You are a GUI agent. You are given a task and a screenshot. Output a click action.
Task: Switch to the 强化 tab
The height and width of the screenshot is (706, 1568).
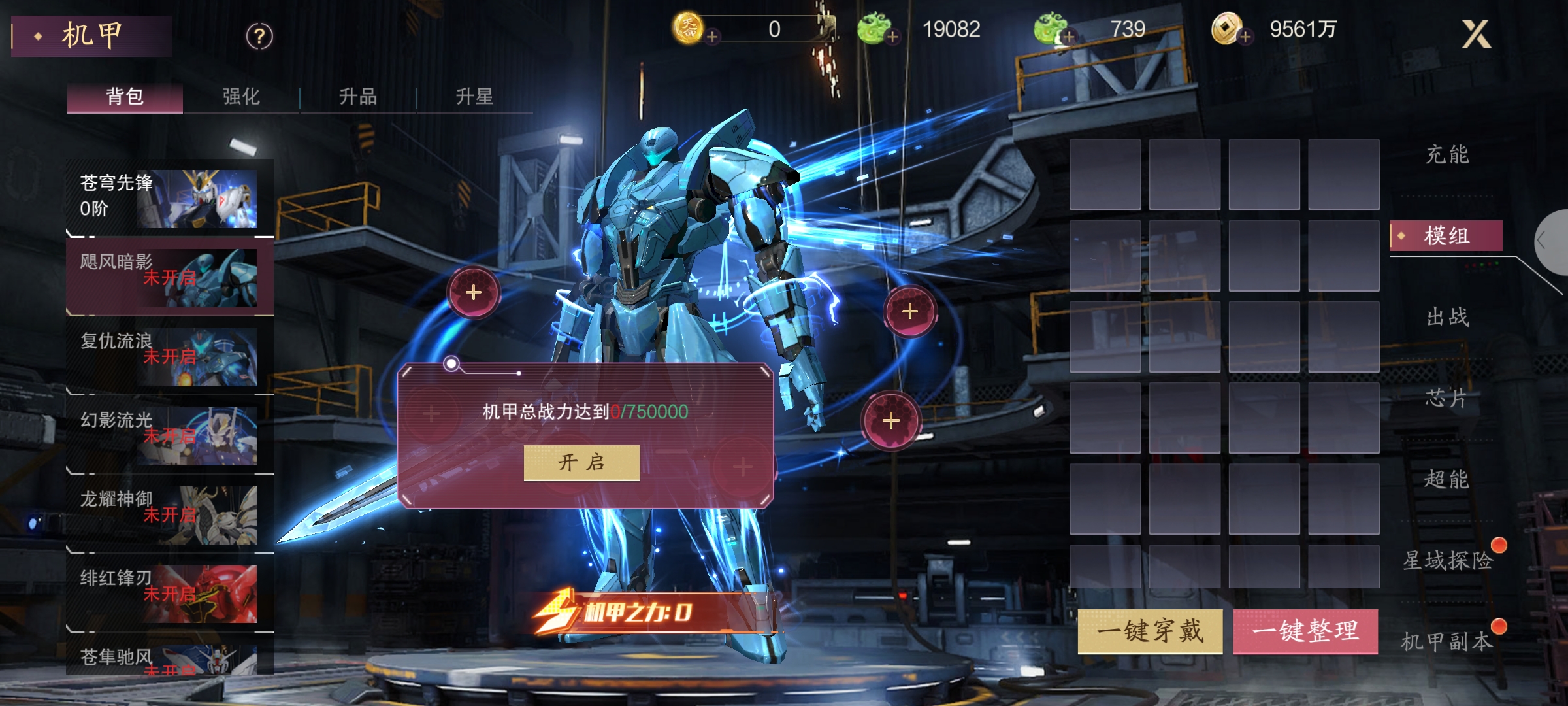pos(241,97)
